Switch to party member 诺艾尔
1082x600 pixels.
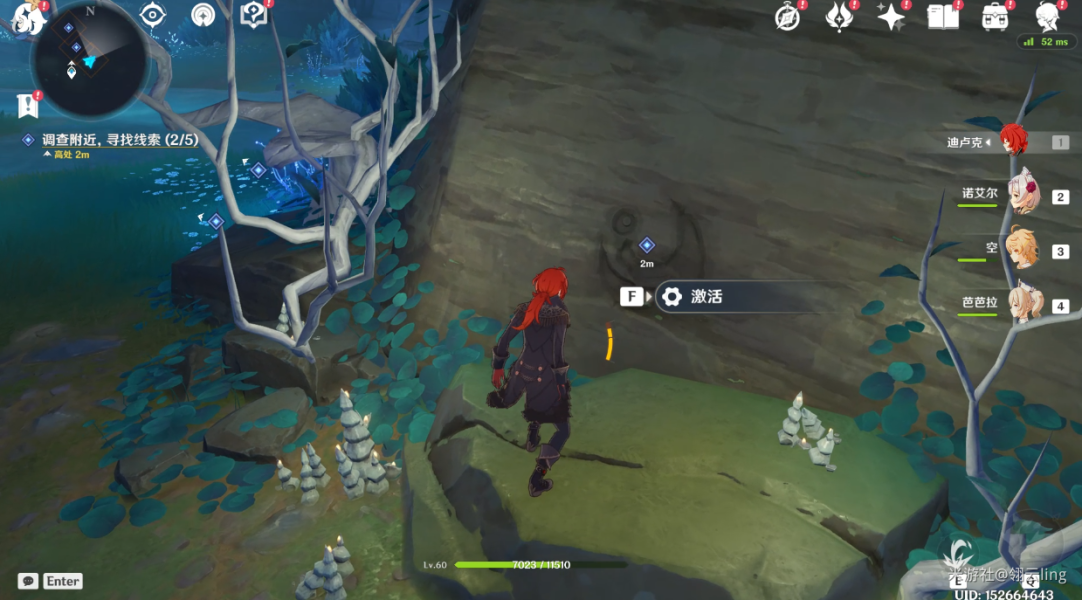(1022, 195)
